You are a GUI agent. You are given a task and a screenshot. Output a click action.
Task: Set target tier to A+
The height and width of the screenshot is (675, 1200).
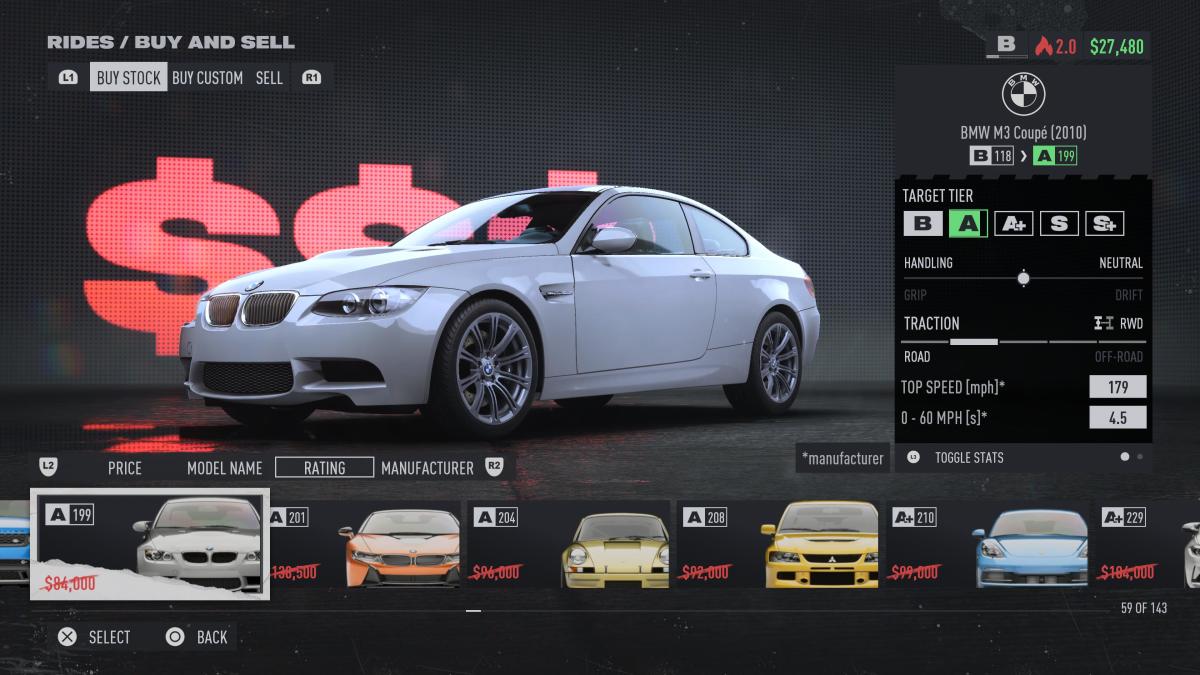pyautogui.click(x=1013, y=223)
